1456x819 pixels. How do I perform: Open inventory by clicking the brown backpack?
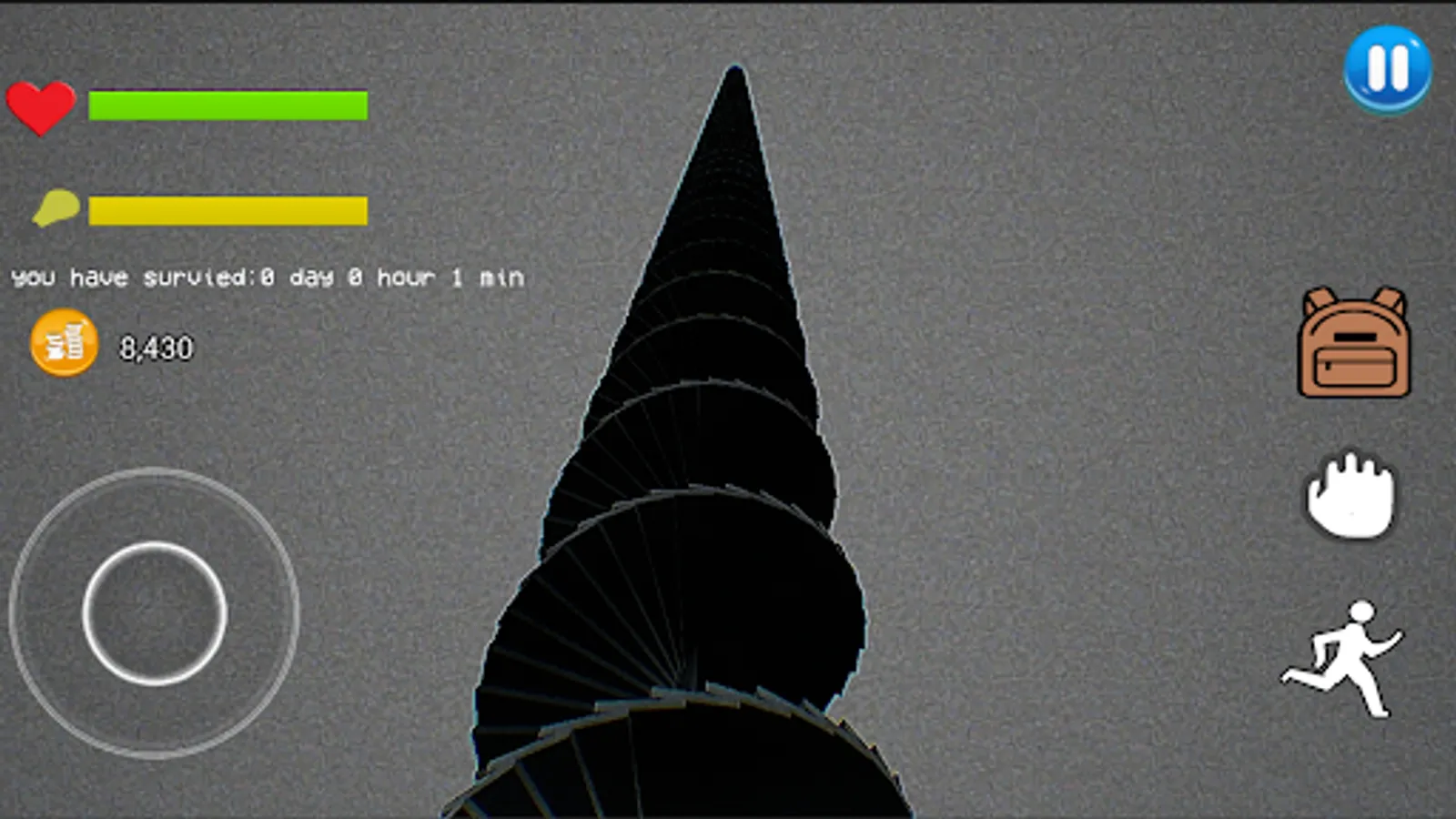click(1355, 341)
